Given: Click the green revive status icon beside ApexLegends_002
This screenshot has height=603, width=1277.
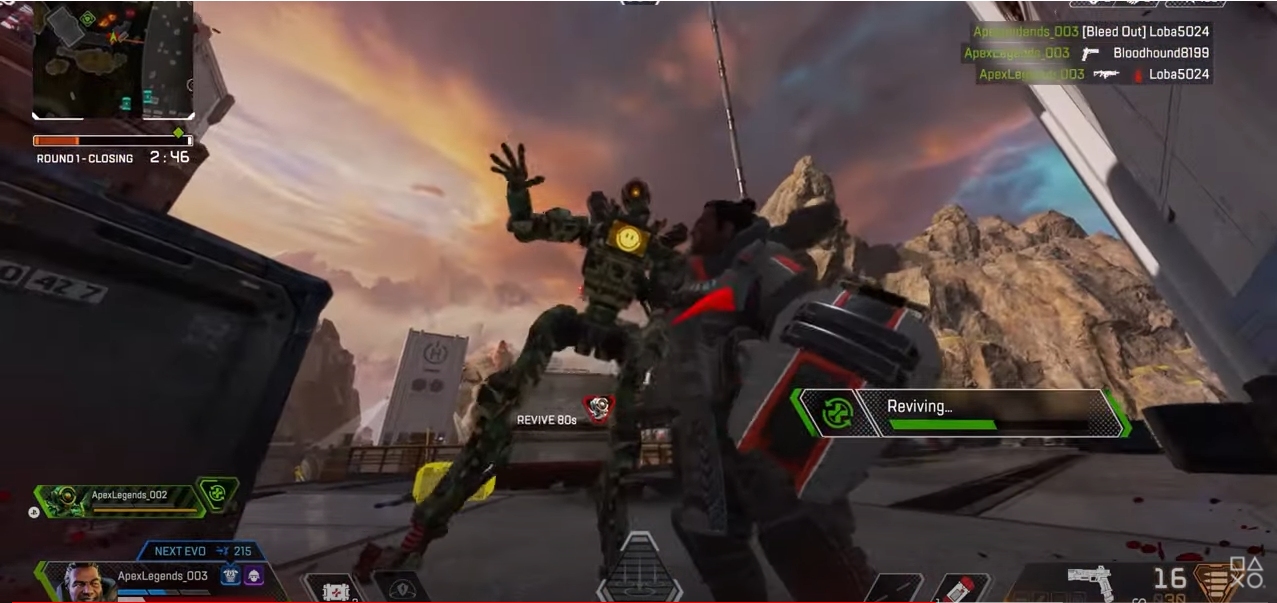Looking at the screenshot, I should click(216, 494).
